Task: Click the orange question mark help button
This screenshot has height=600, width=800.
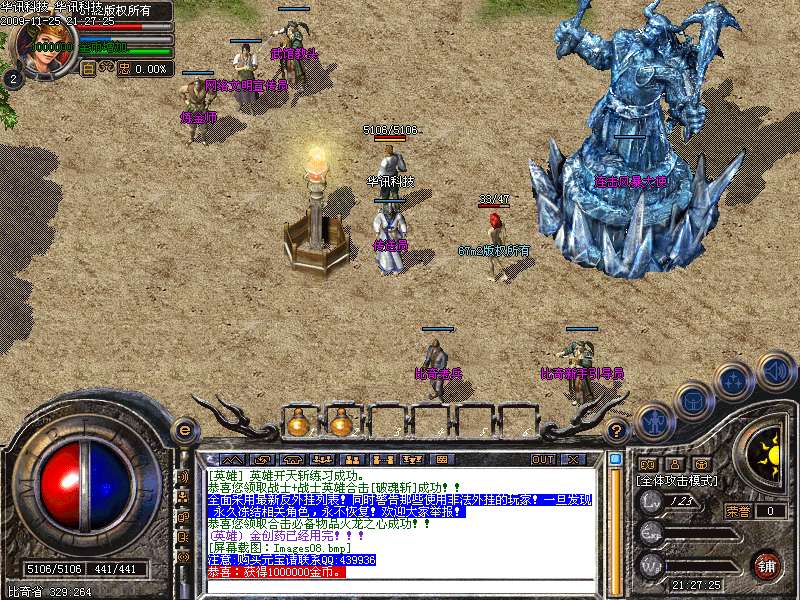Action: 617,431
